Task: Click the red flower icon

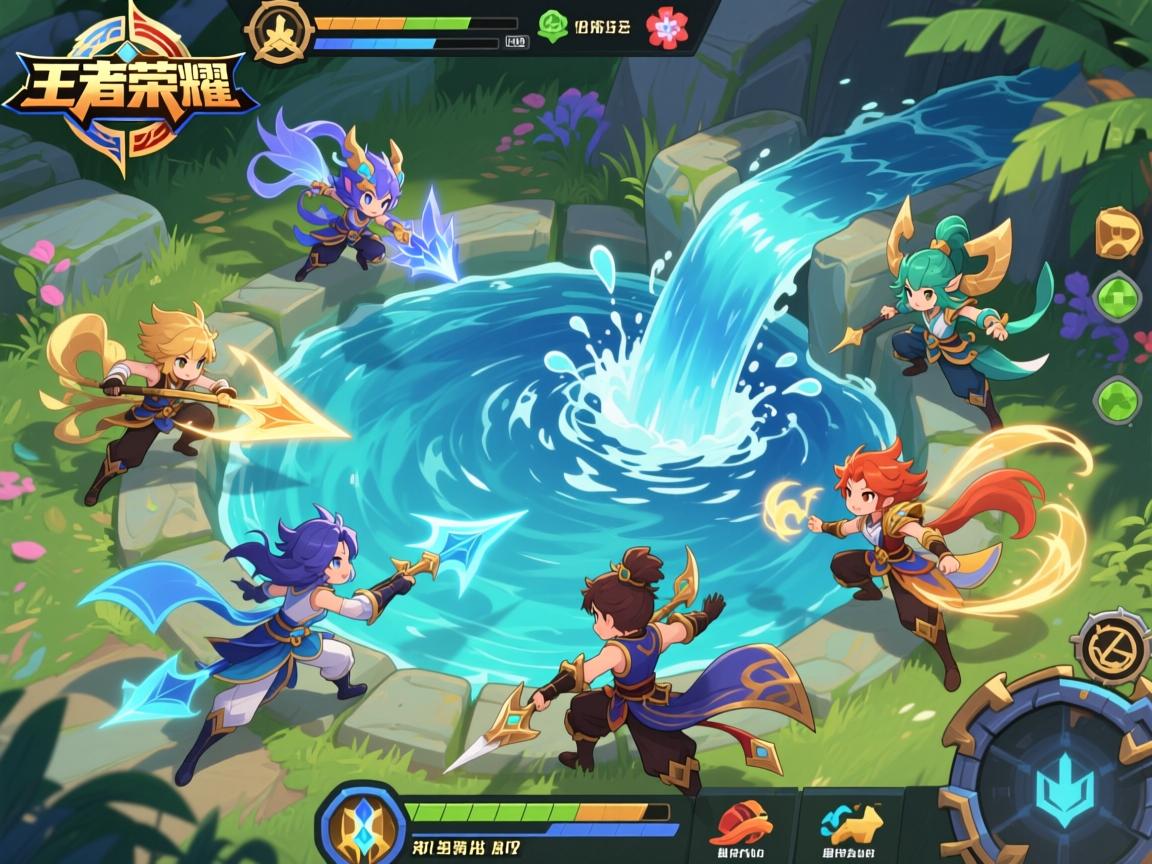Action: [667, 27]
